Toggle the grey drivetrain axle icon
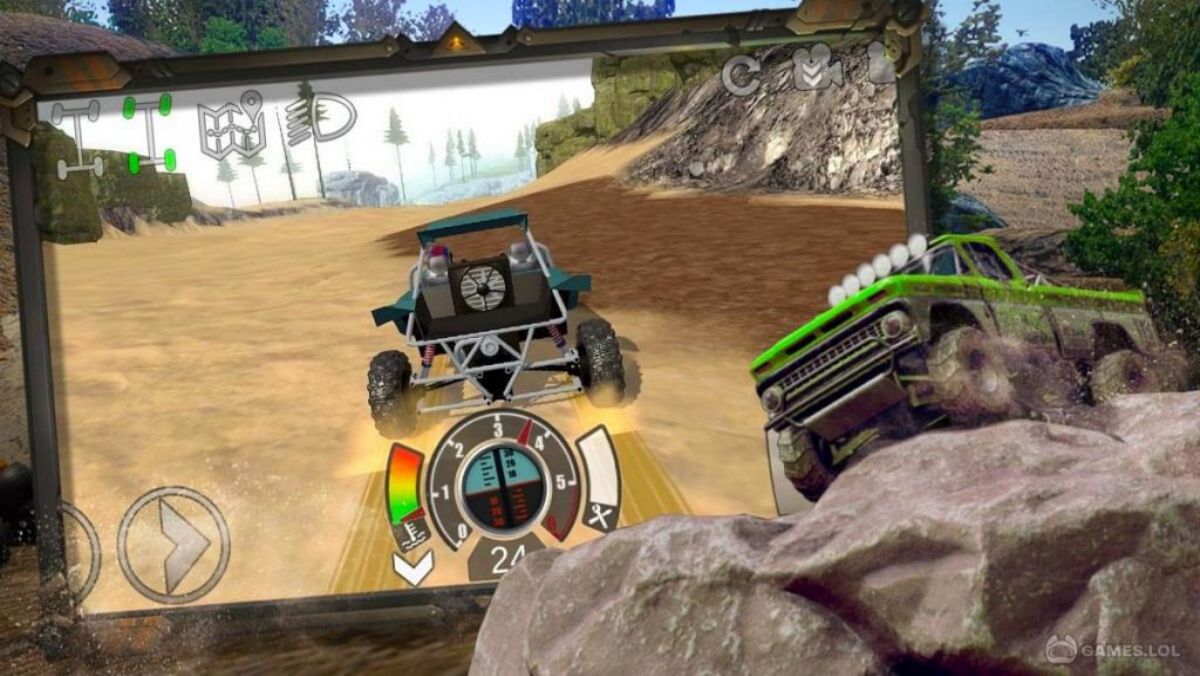The width and height of the screenshot is (1200, 676). tap(77, 139)
